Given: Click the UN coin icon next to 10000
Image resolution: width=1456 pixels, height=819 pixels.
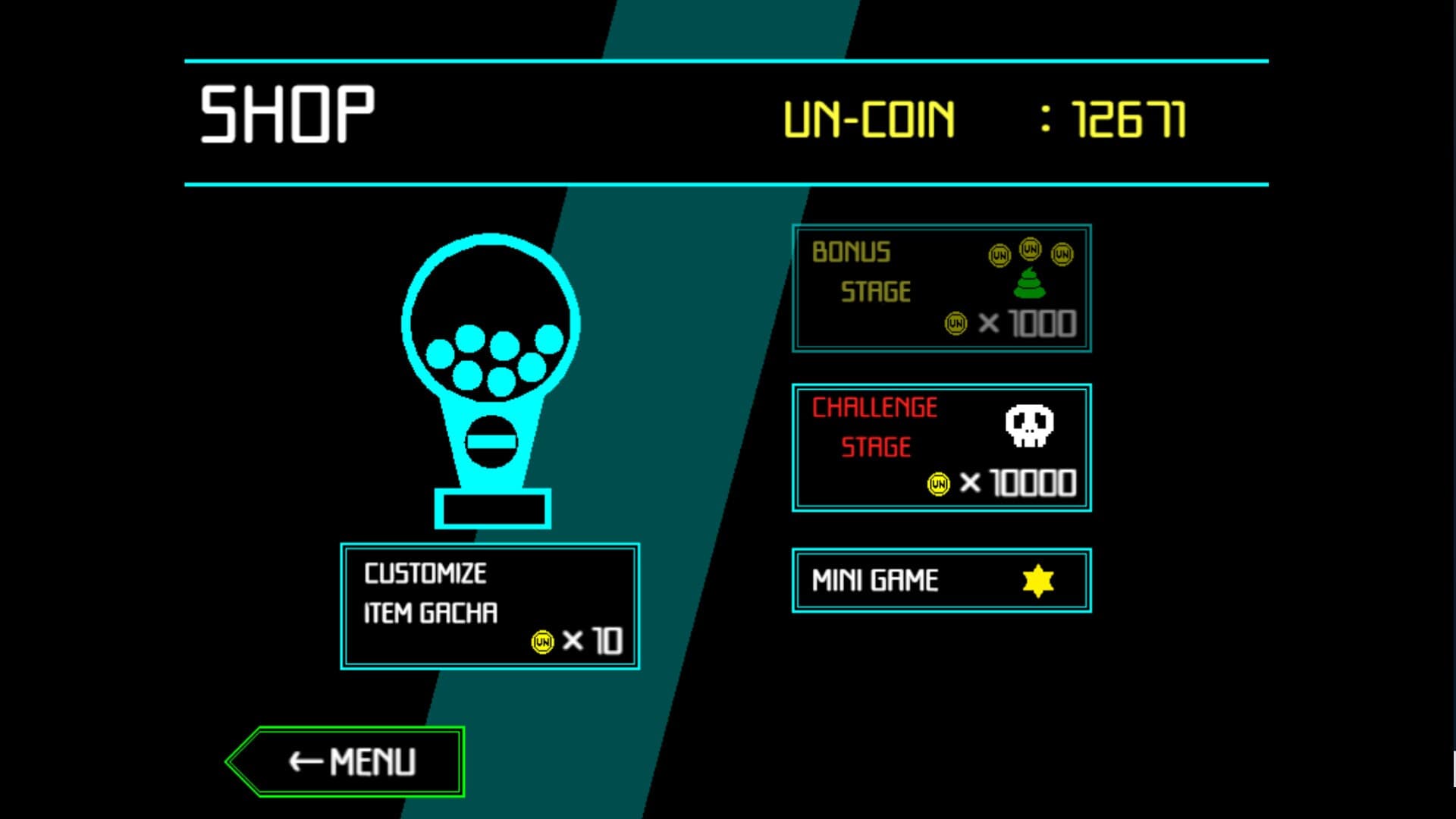Looking at the screenshot, I should tap(938, 483).
